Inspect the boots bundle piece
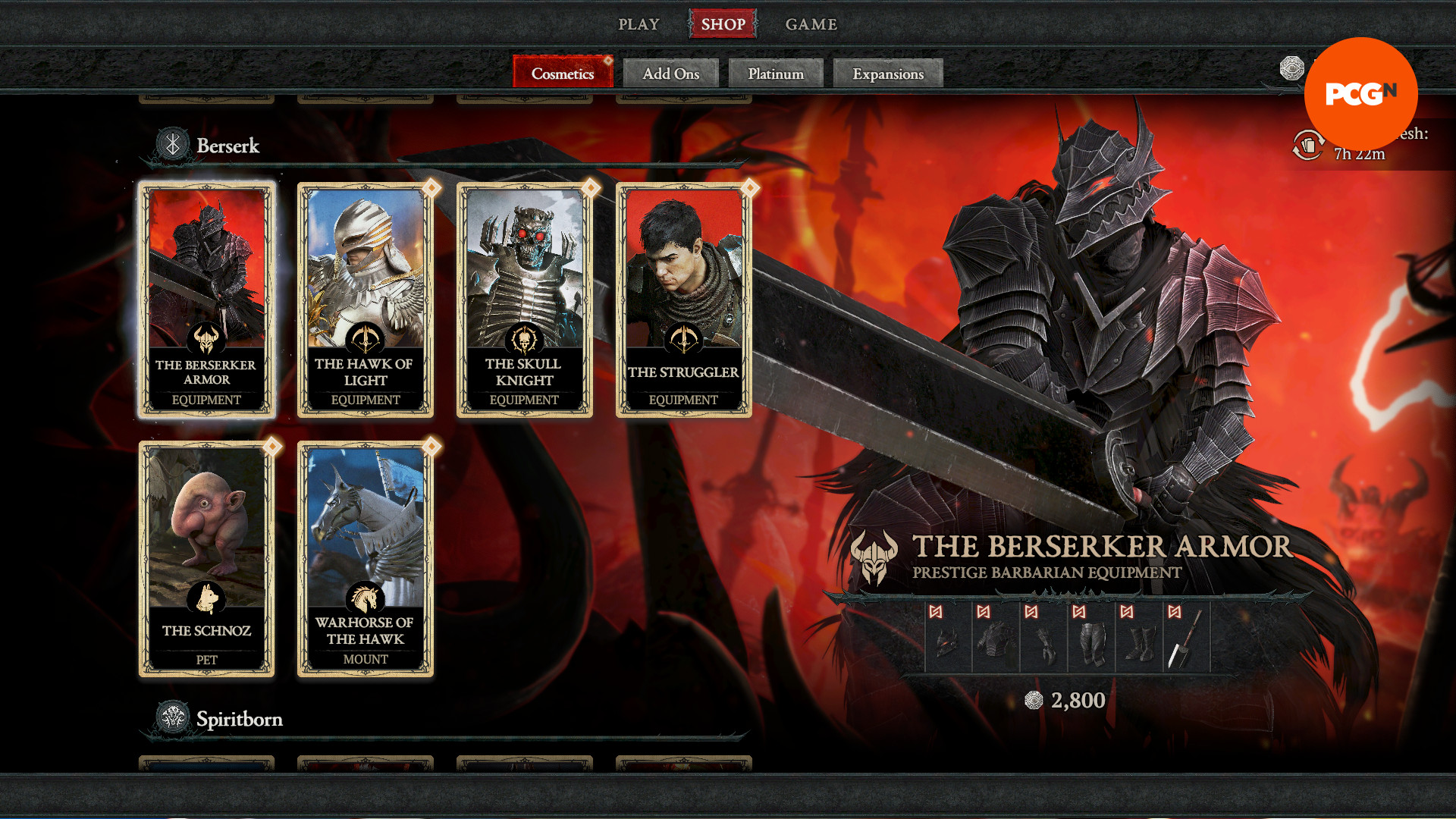 coord(1139,639)
